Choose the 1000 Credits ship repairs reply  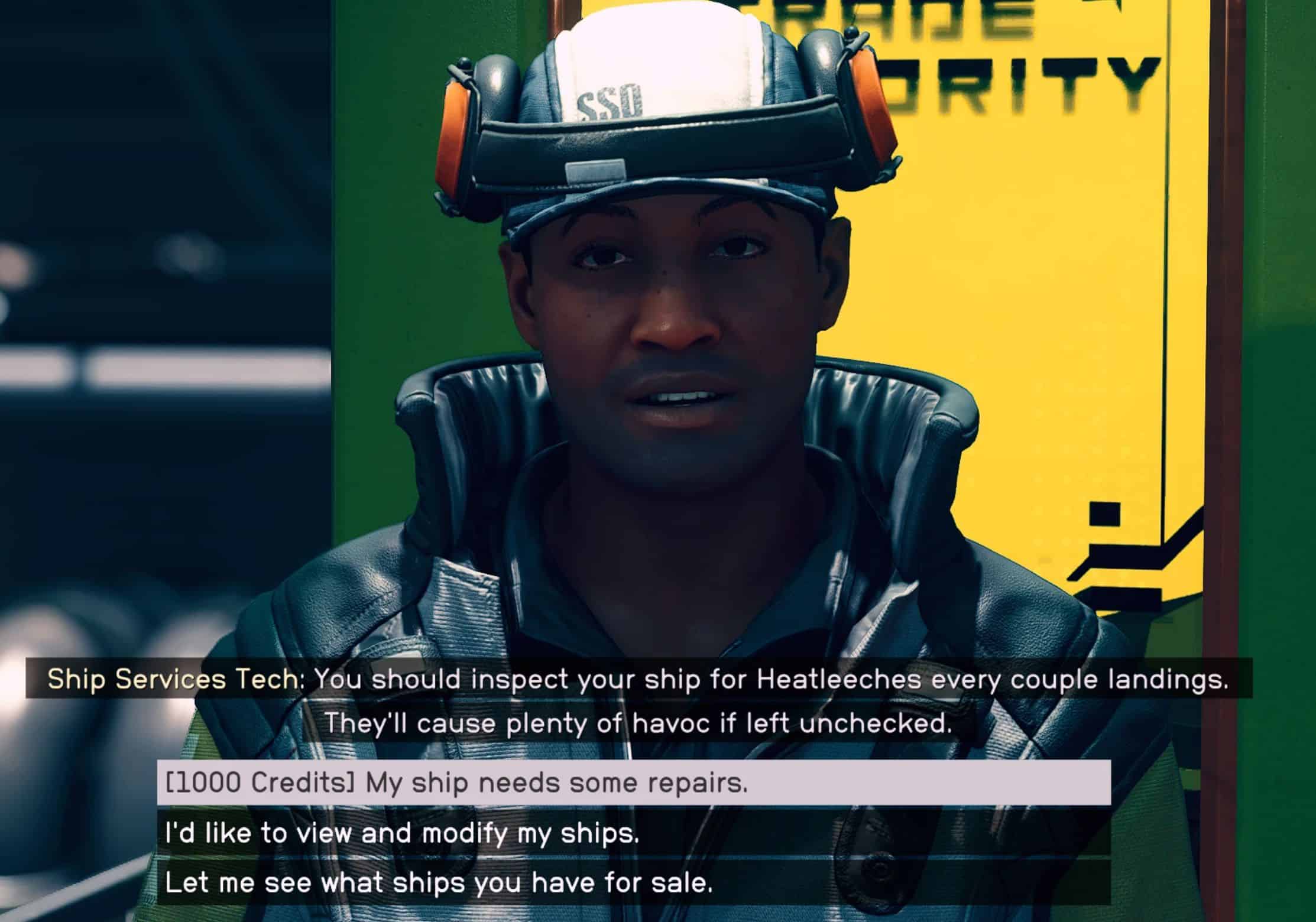pyautogui.click(x=633, y=783)
